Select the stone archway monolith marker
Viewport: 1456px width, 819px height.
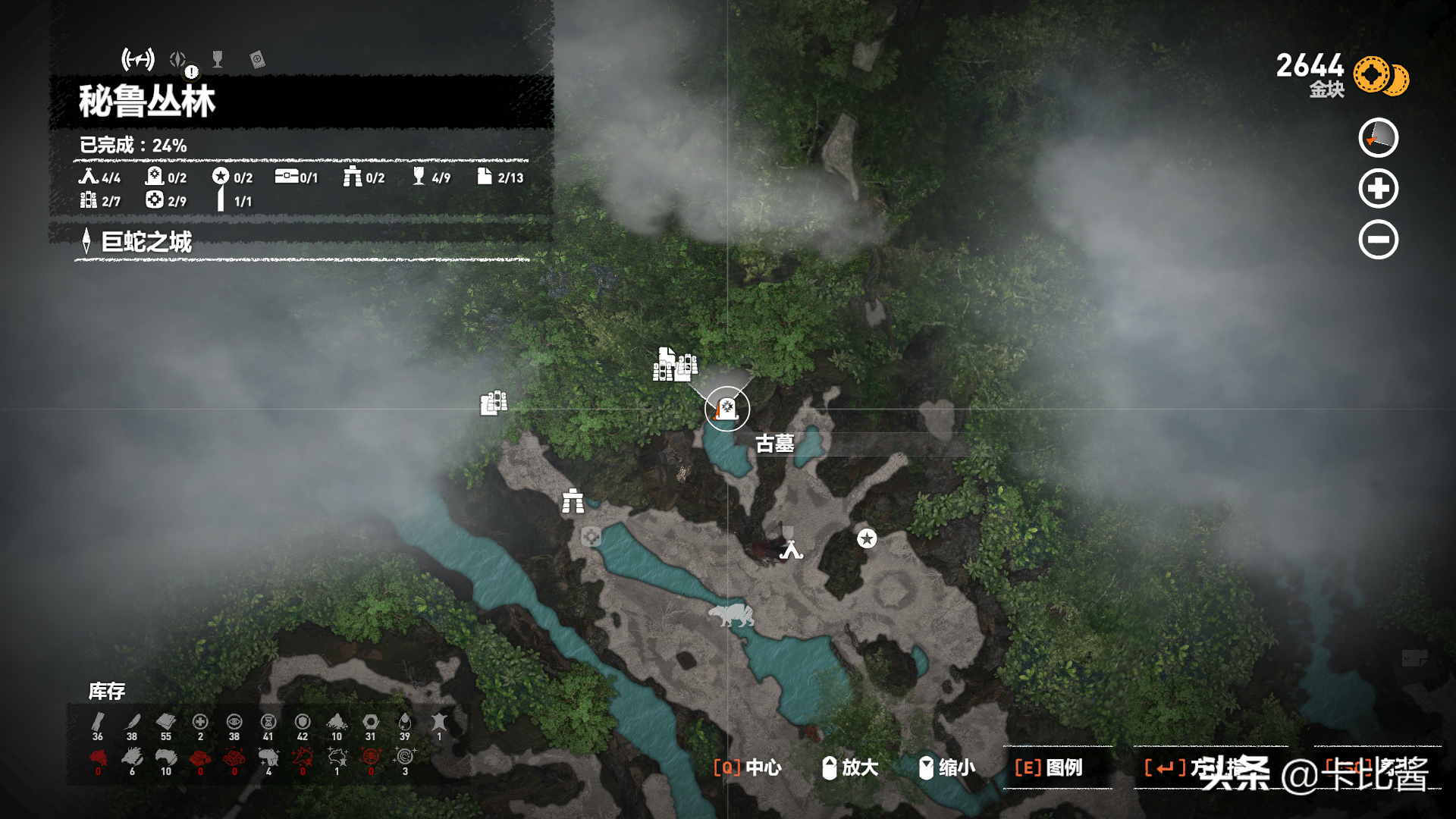click(x=573, y=501)
